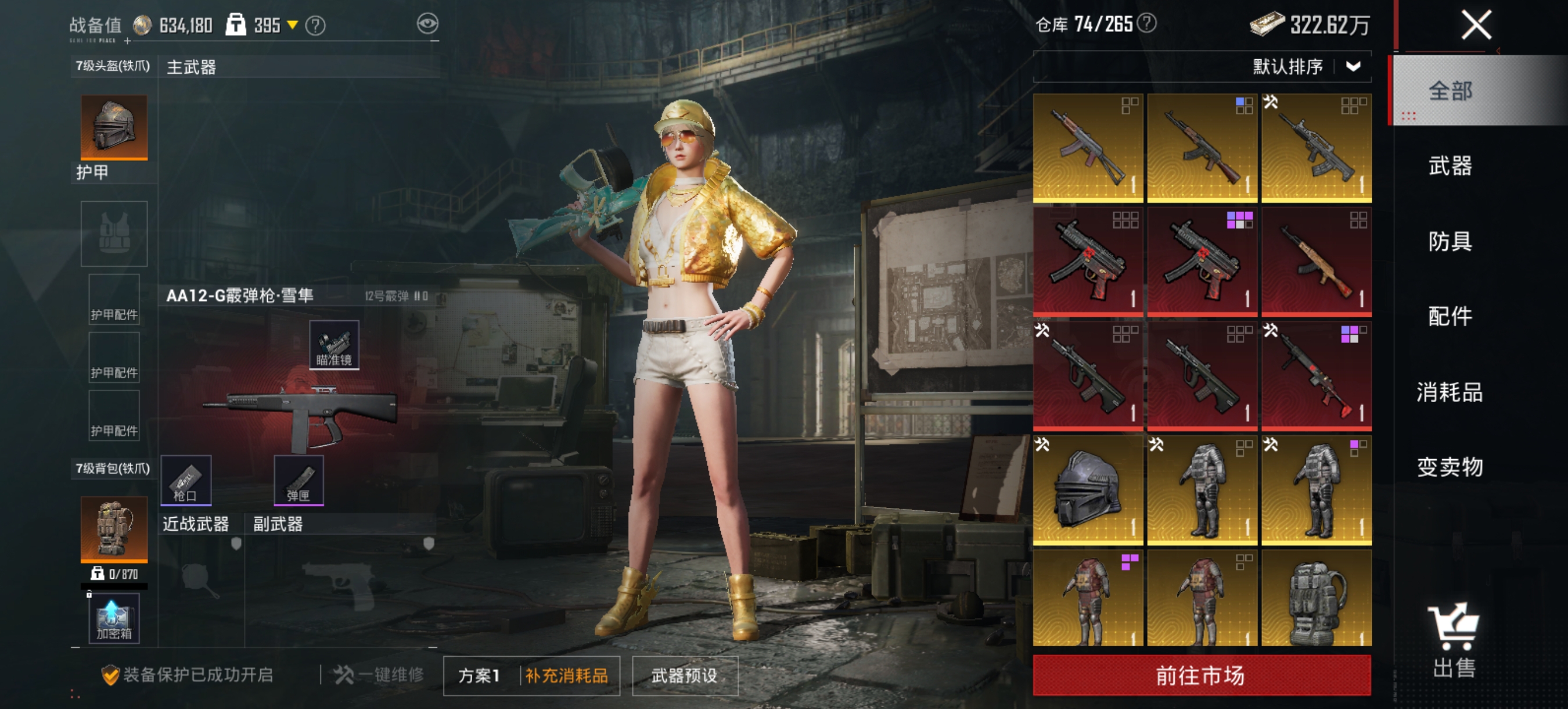Click the magazine attachment (弹匣) slot
Screen dimensions: 1568x709
(x=300, y=481)
